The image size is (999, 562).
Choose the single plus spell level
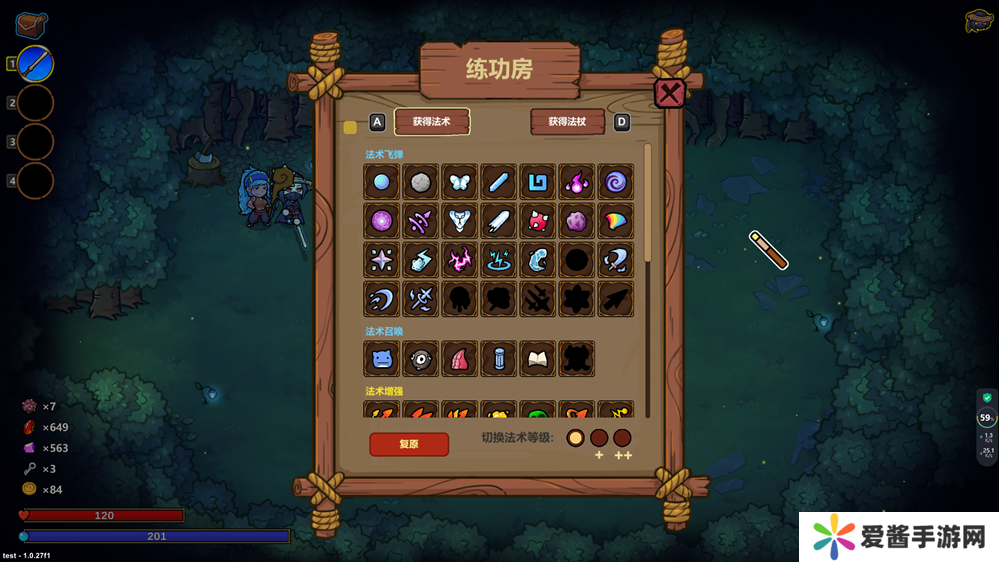(x=599, y=437)
